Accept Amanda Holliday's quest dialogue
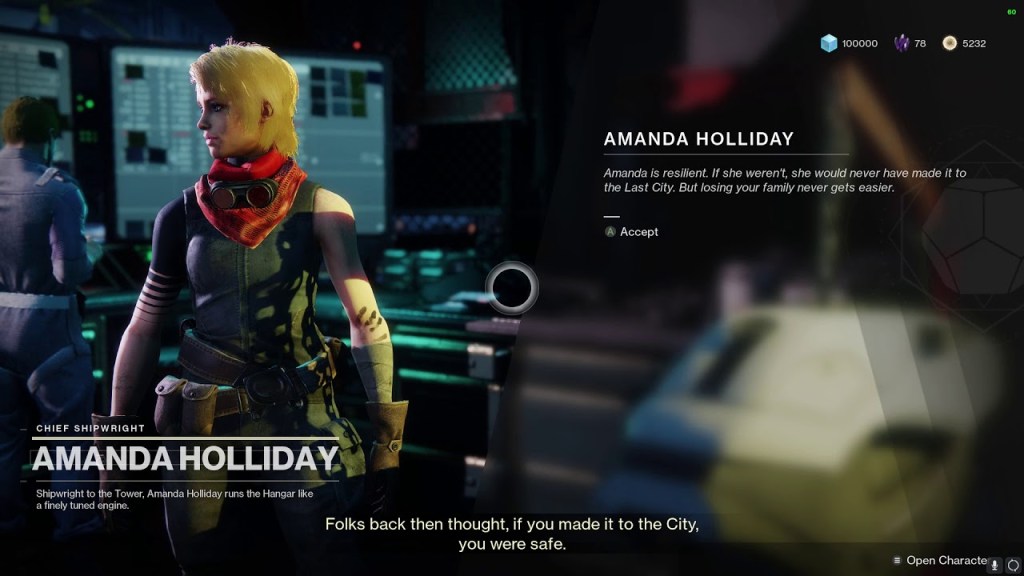This screenshot has height=576, width=1024. tap(631, 232)
